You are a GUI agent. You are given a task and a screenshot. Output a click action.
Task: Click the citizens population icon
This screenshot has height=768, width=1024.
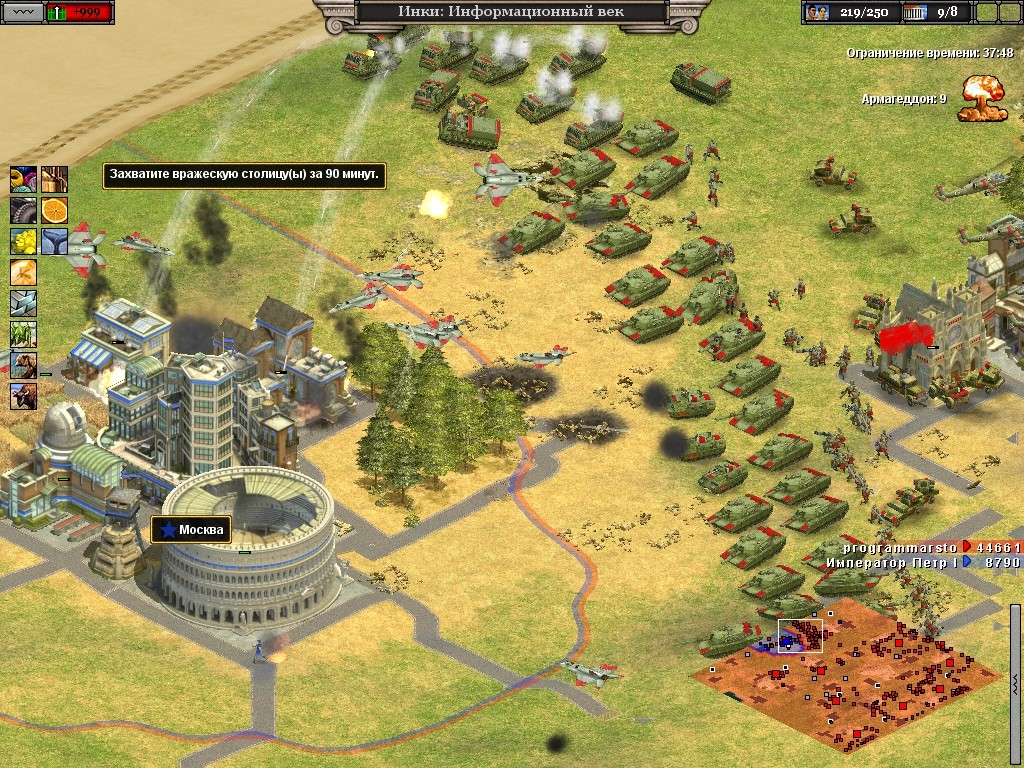(x=818, y=13)
